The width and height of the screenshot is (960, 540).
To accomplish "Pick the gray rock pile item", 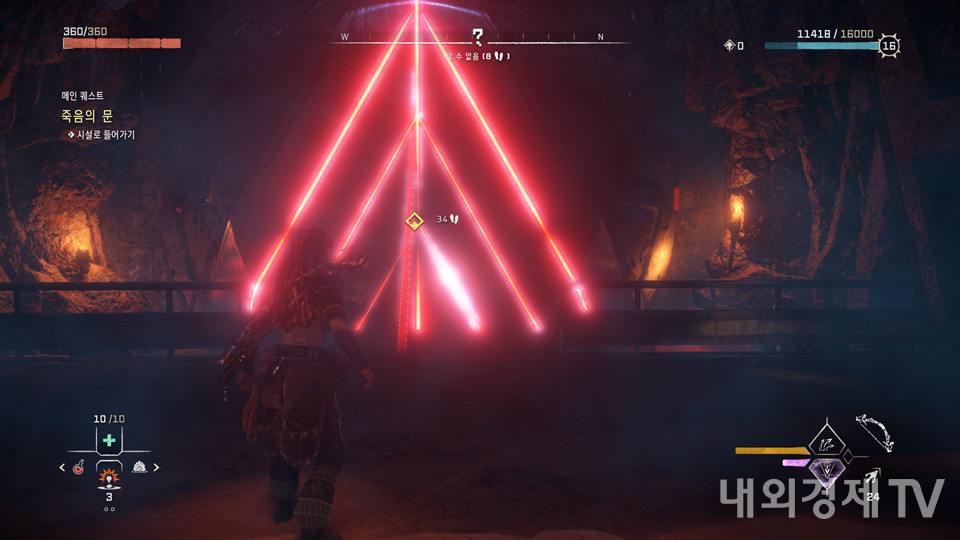I will point(139,467).
